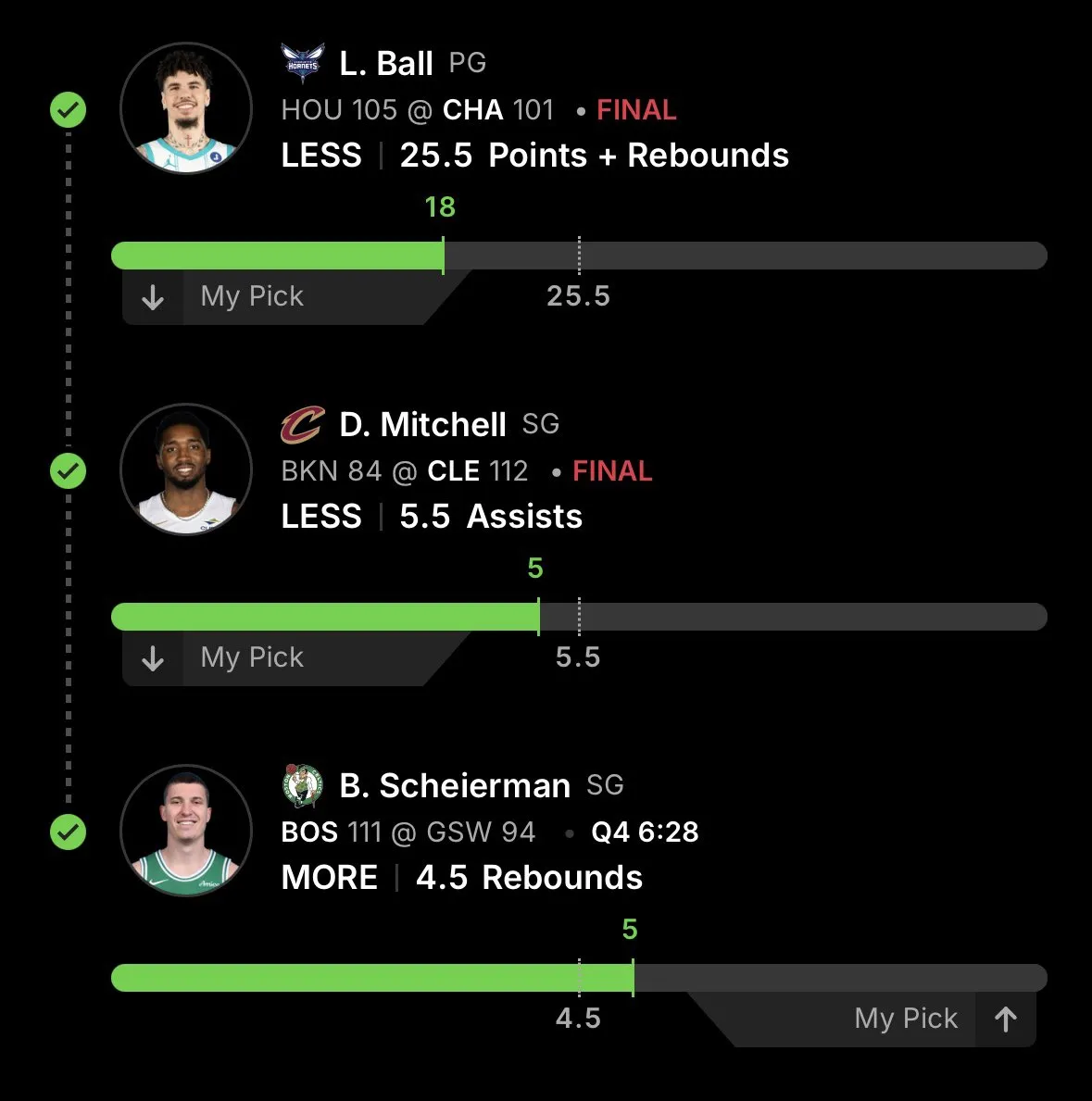Open the BKN 84 @ CLE 112 game line
The image size is (1092, 1101).
click(404, 471)
